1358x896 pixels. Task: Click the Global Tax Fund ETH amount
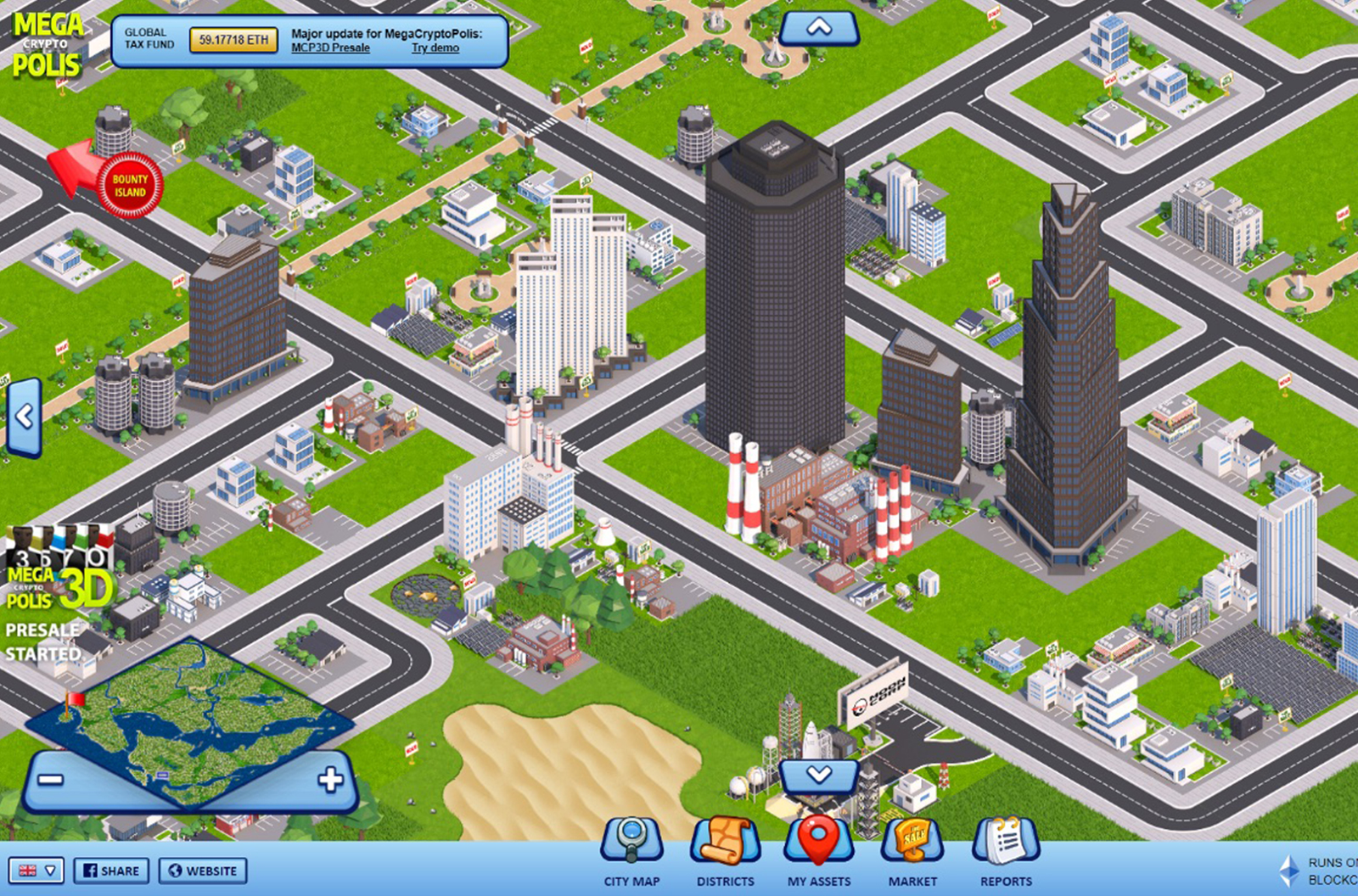(233, 39)
